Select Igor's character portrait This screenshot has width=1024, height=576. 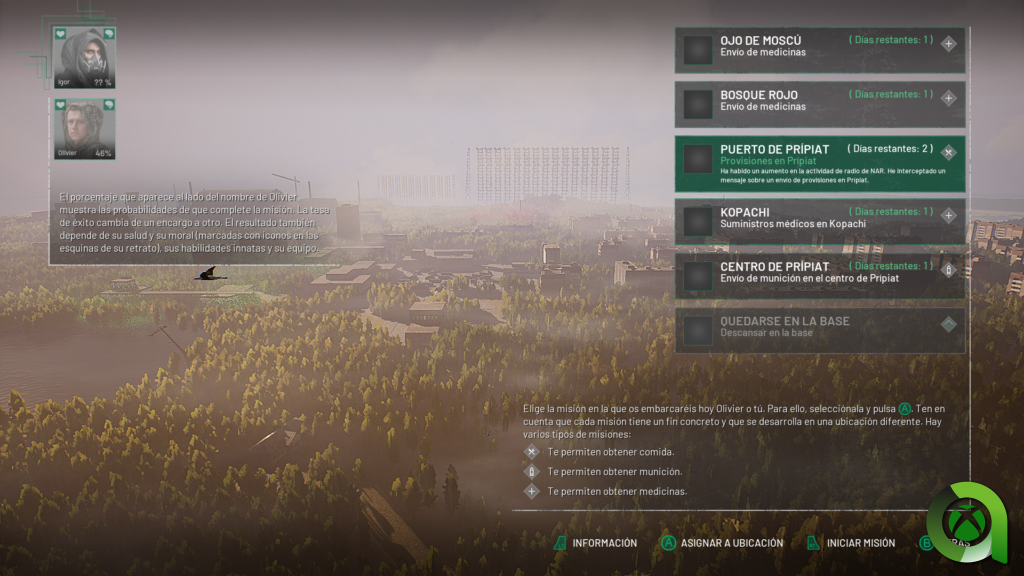click(x=84, y=58)
